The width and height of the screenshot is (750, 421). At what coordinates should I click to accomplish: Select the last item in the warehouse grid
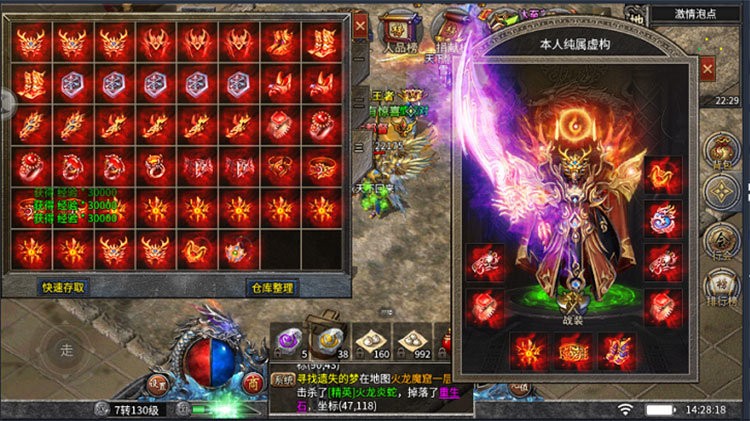tap(237, 249)
